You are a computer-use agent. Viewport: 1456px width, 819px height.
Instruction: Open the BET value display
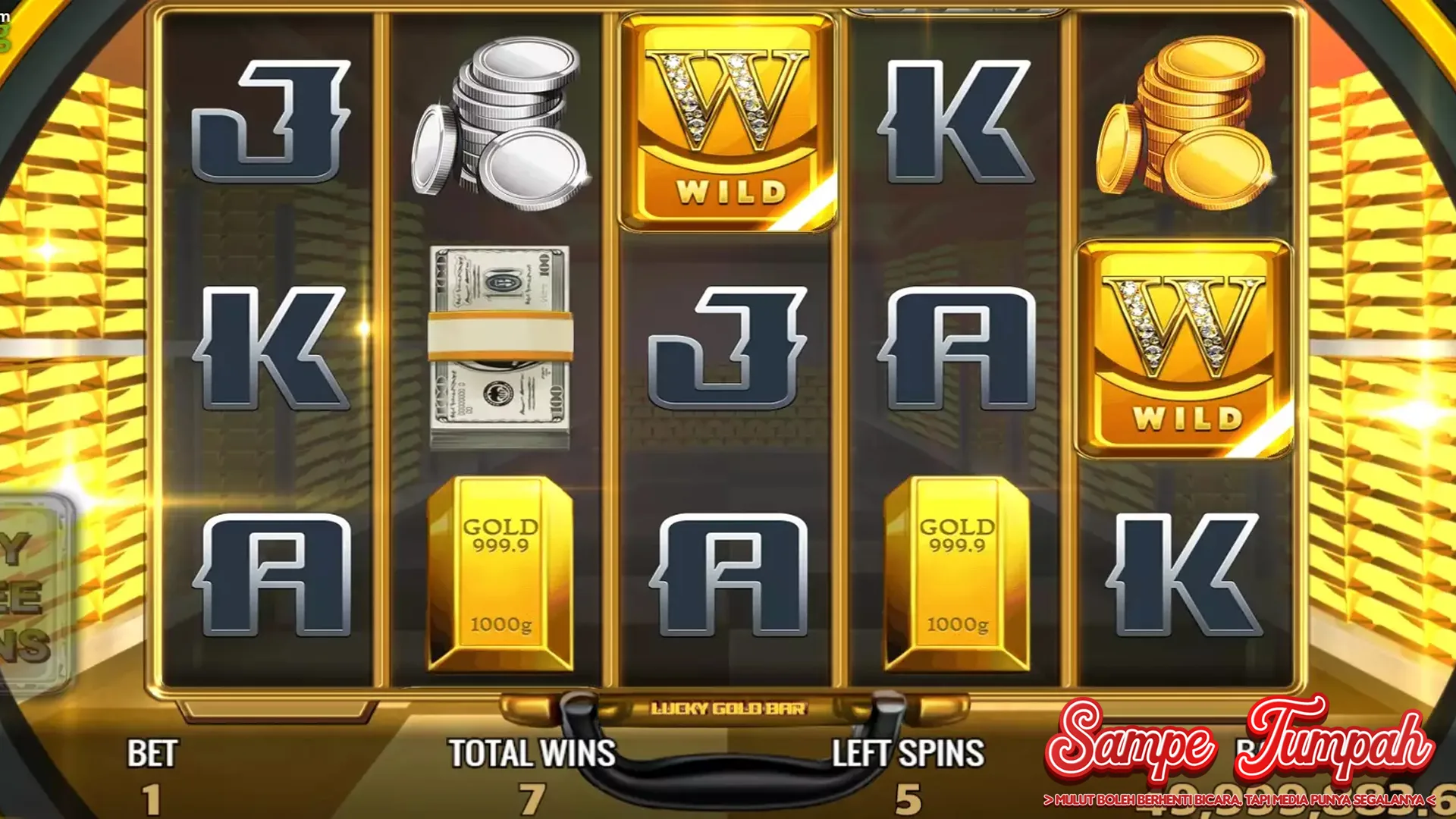click(152, 773)
